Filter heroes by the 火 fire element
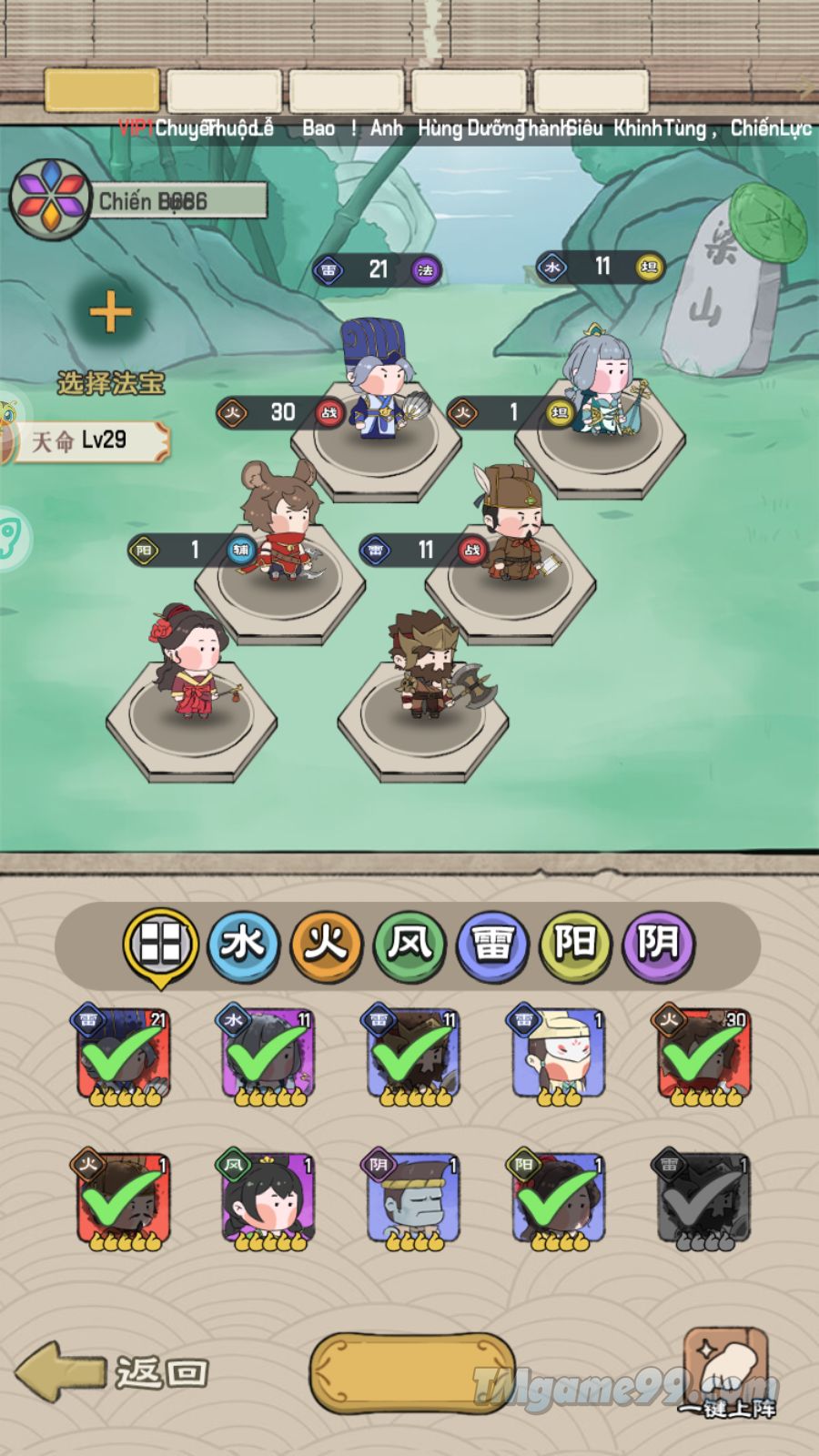 [327, 945]
